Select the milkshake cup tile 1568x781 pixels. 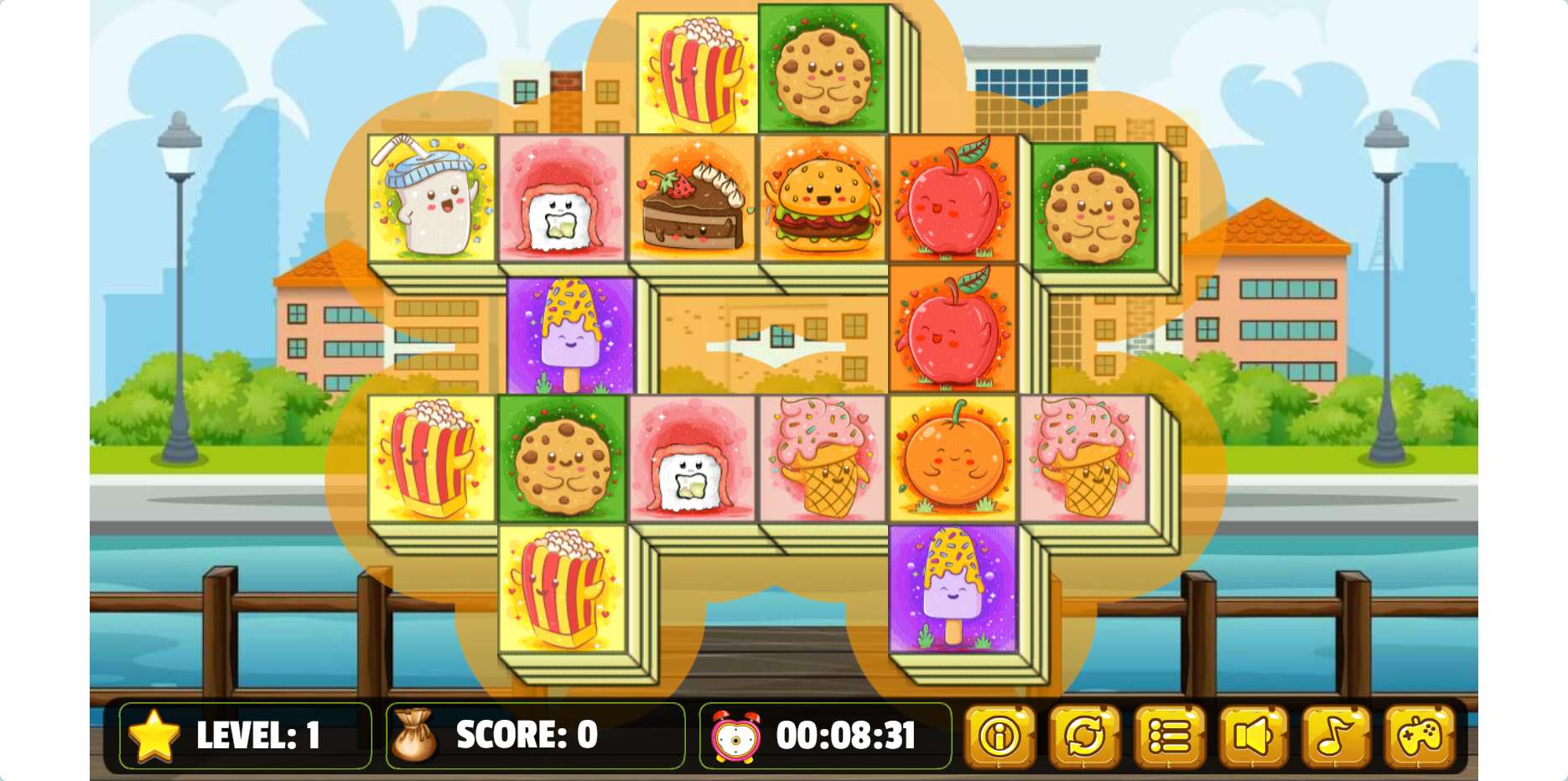pyautogui.click(x=432, y=199)
